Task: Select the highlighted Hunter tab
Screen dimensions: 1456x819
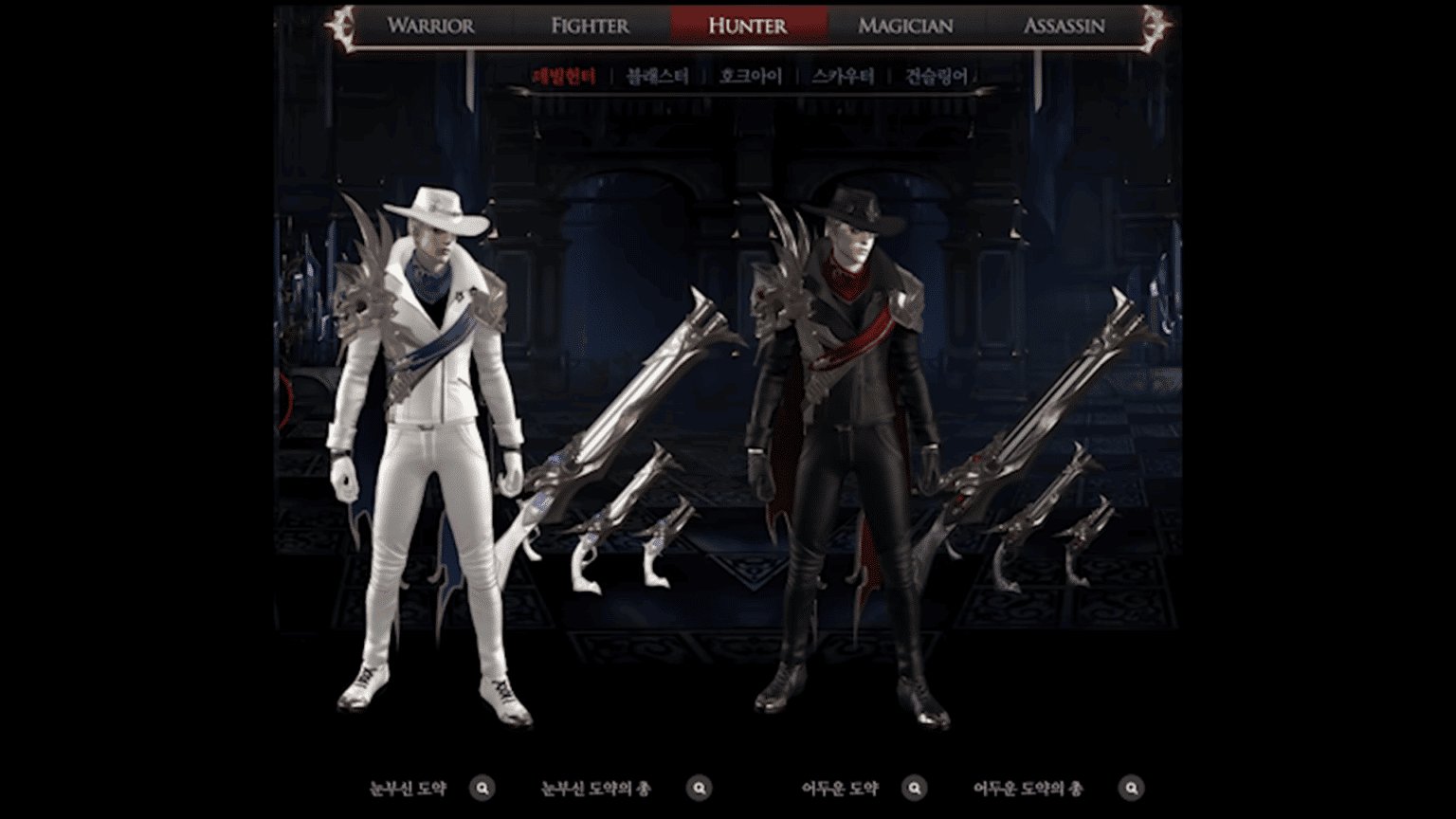Action: pos(748,26)
